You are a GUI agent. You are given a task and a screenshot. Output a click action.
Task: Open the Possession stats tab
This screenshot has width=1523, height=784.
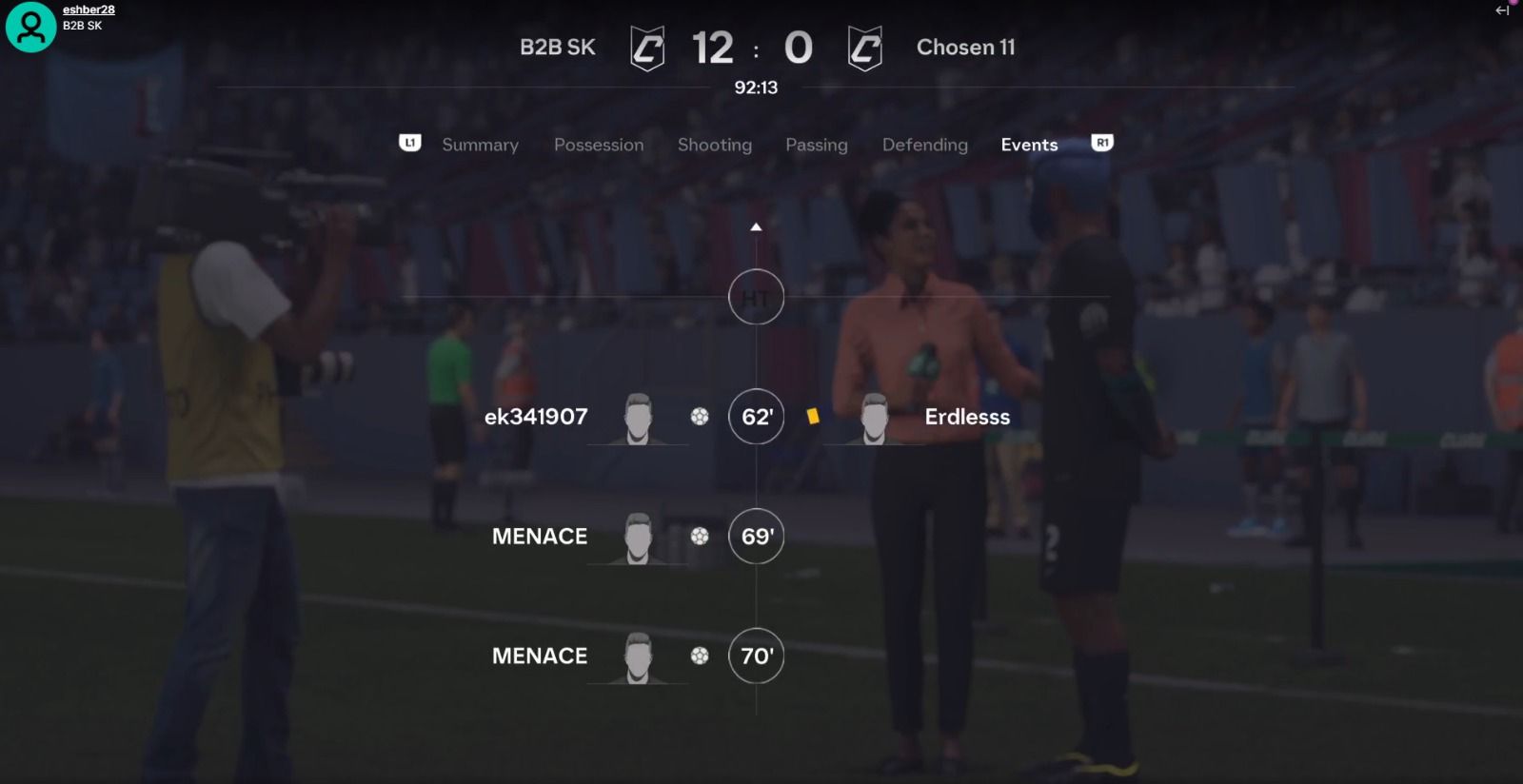pyautogui.click(x=599, y=145)
